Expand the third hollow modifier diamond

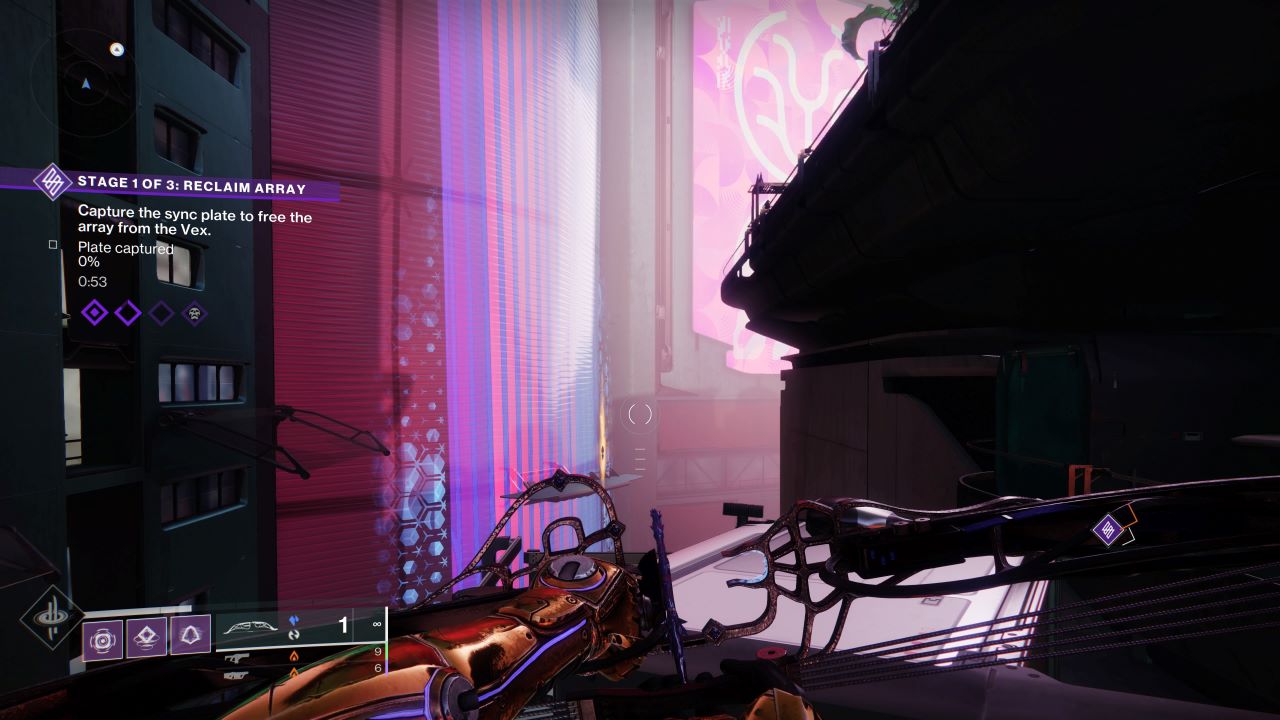click(160, 311)
